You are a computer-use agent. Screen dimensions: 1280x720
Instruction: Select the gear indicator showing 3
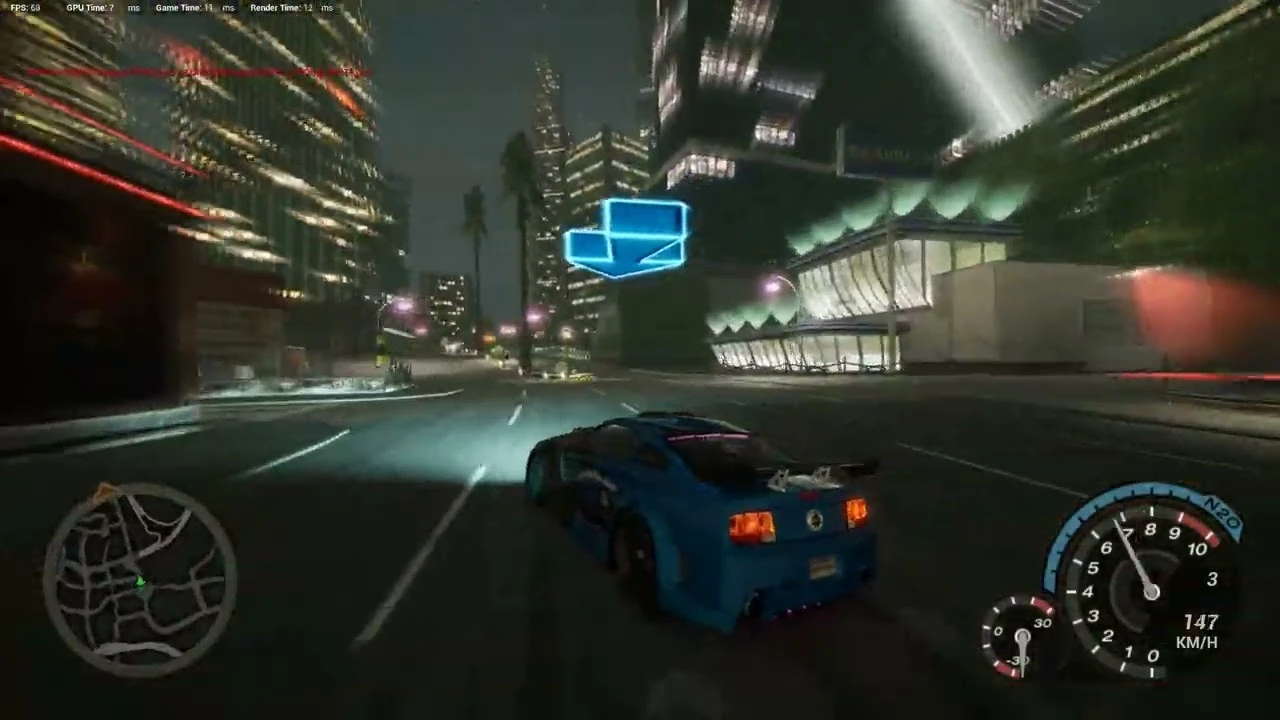coord(1212,578)
